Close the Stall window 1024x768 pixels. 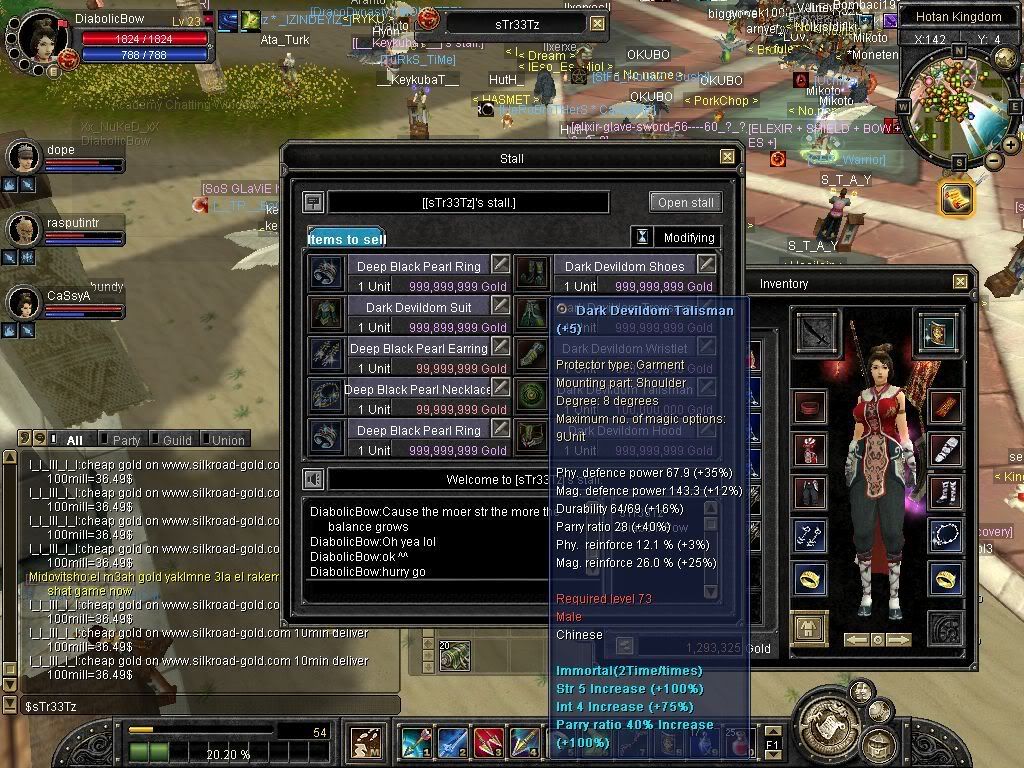[727, 157]
